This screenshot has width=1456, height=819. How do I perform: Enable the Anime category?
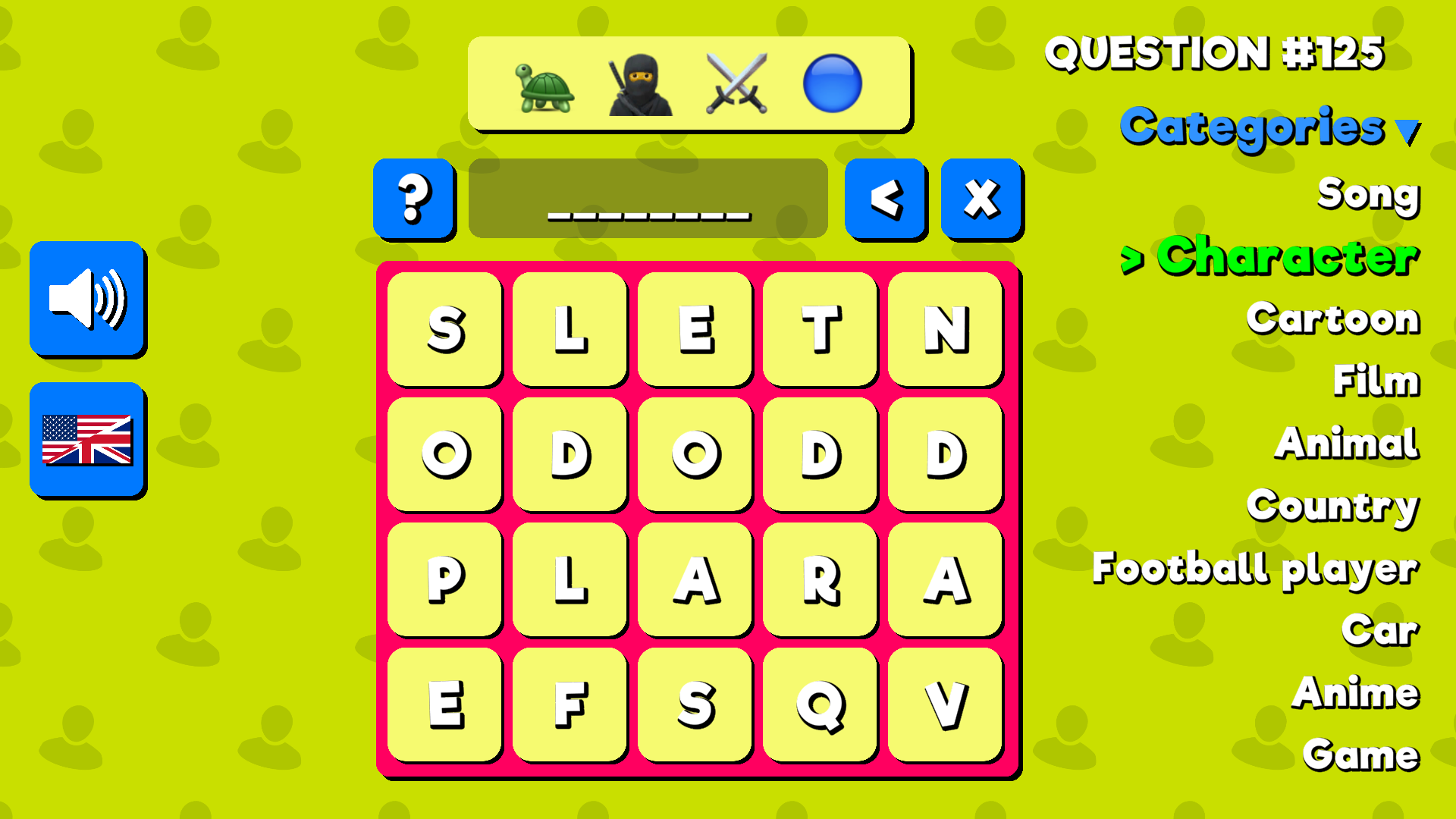click(x=1356, y=692)
